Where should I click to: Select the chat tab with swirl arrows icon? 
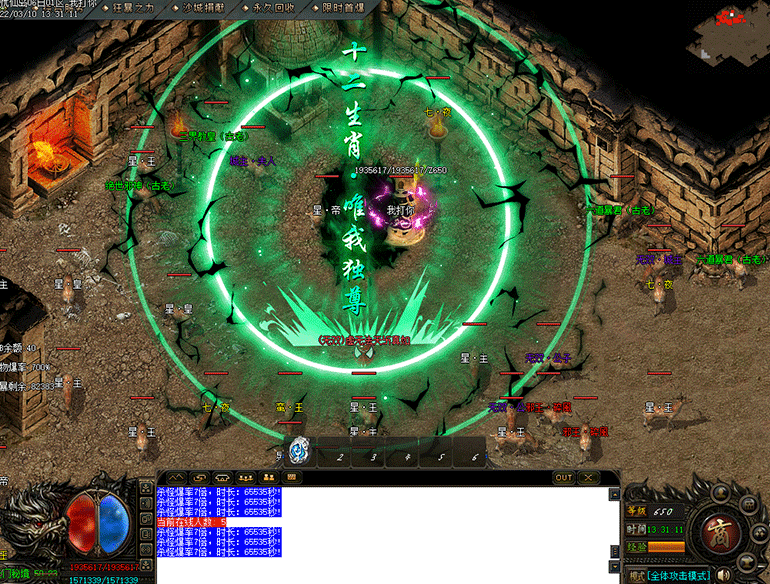click(x=198, y=478)
